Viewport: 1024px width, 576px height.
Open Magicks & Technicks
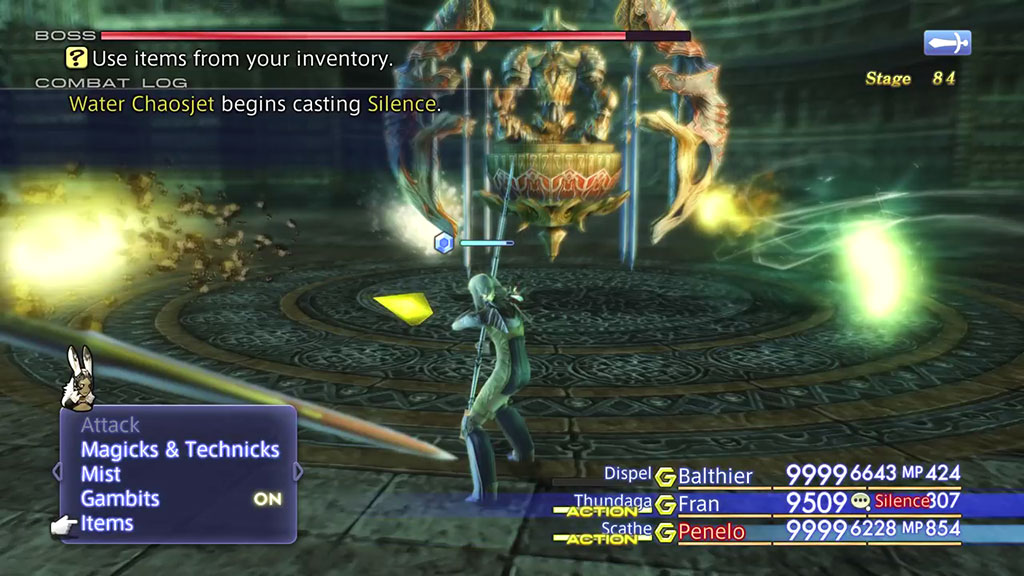pos(180,450)
